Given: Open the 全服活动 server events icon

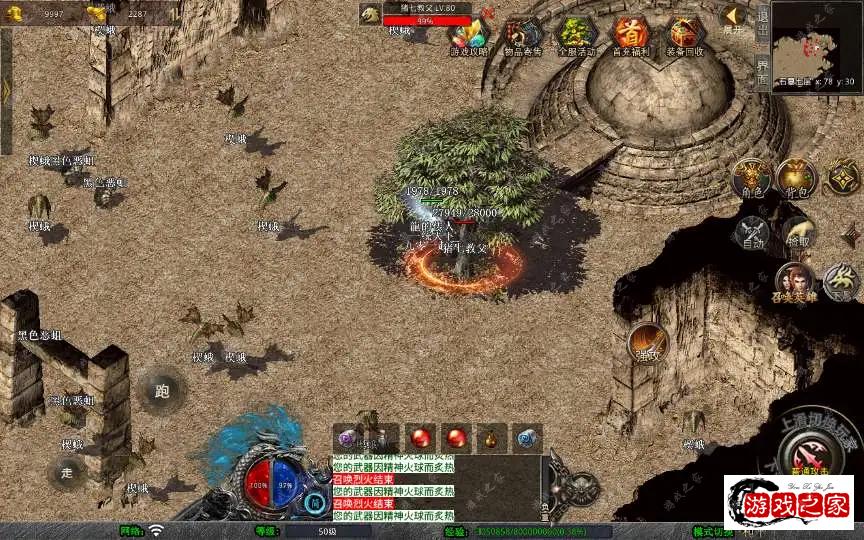Looking at the screenshot, I should (x=575, y=37).
